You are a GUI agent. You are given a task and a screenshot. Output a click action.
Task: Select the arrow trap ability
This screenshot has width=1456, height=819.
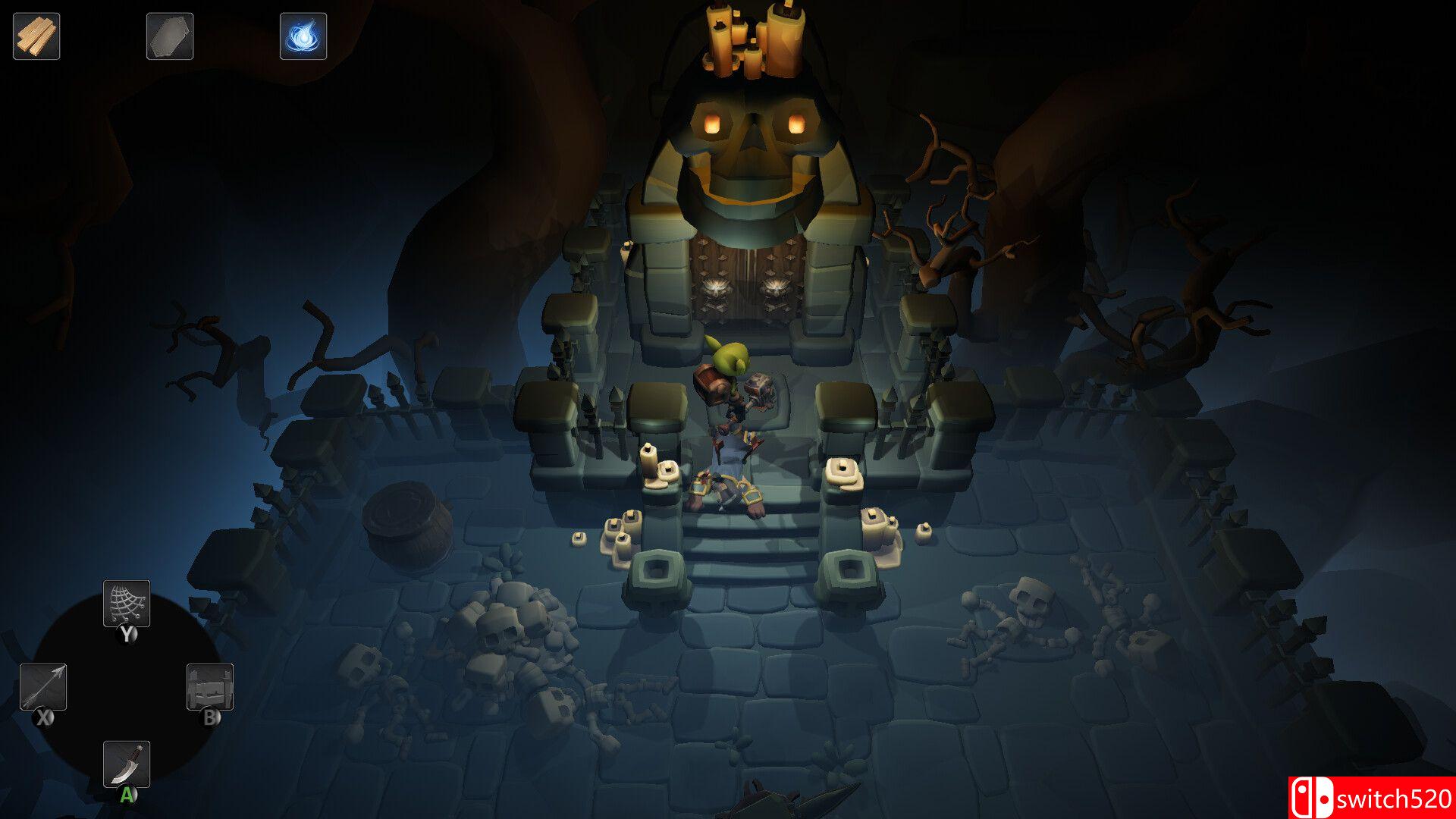click(43, 687)
